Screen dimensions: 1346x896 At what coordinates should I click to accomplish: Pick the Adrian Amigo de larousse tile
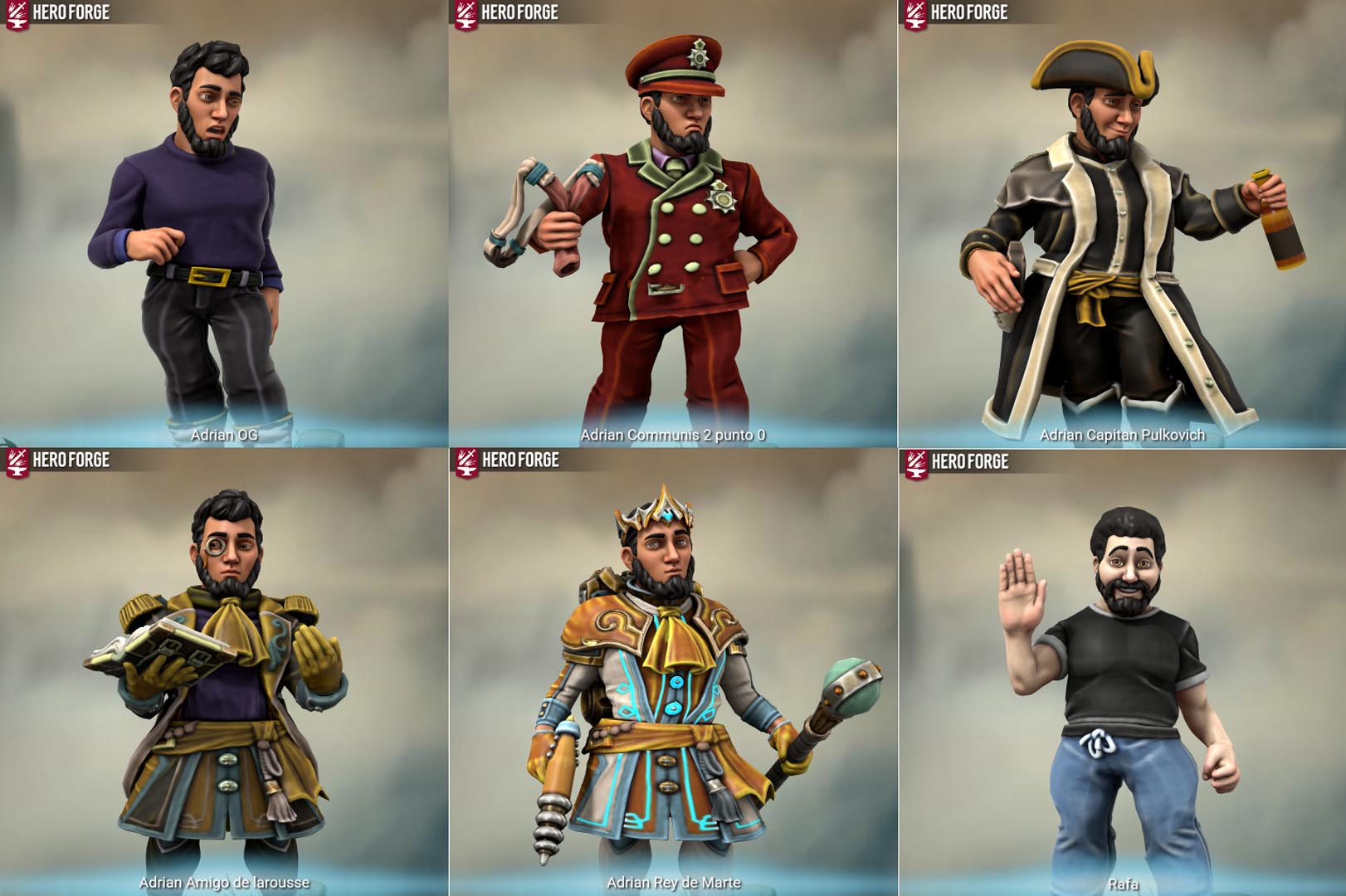[x=224, y=672]
